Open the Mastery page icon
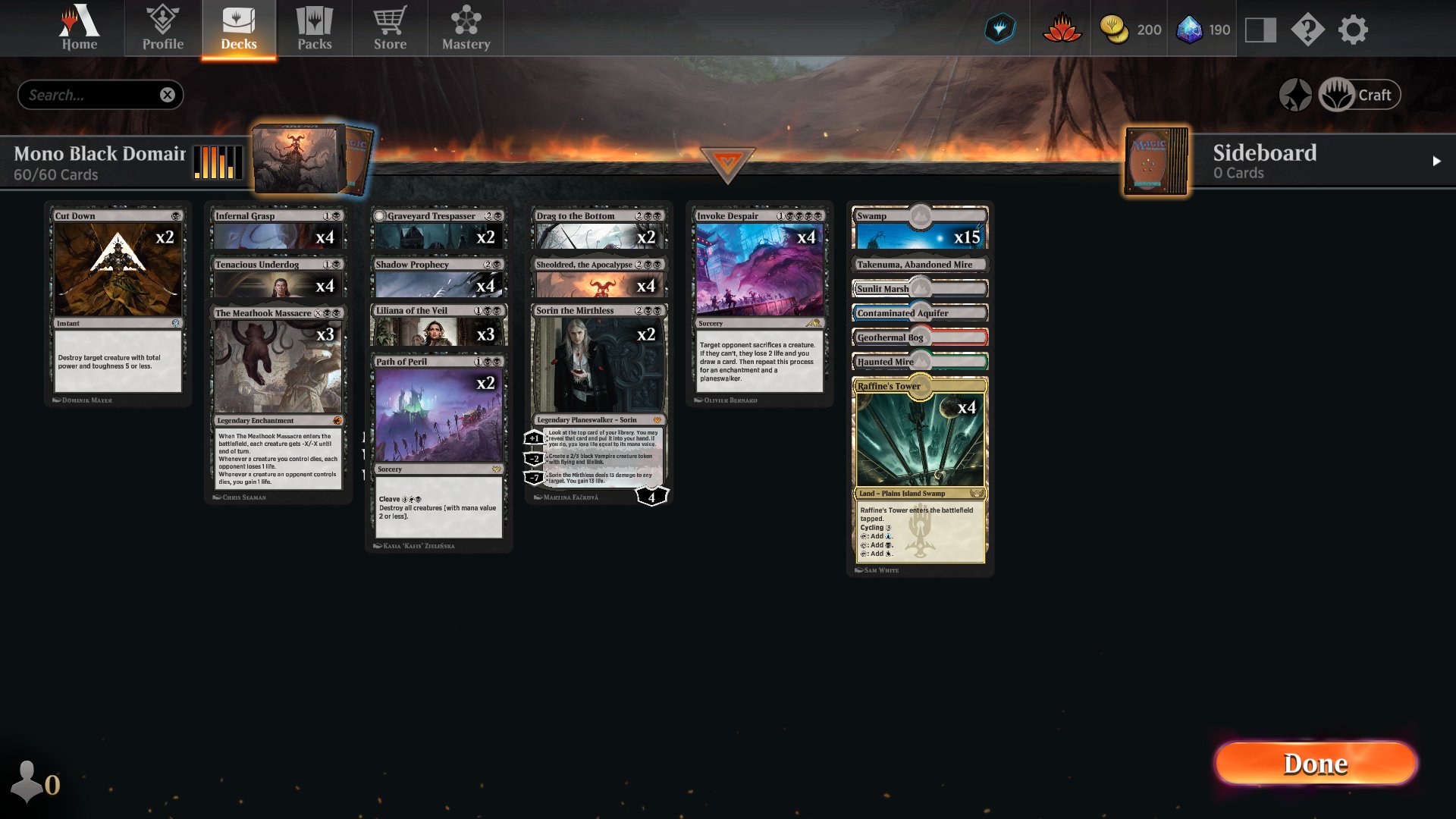1456x819 pixels. tap(466, 28)
